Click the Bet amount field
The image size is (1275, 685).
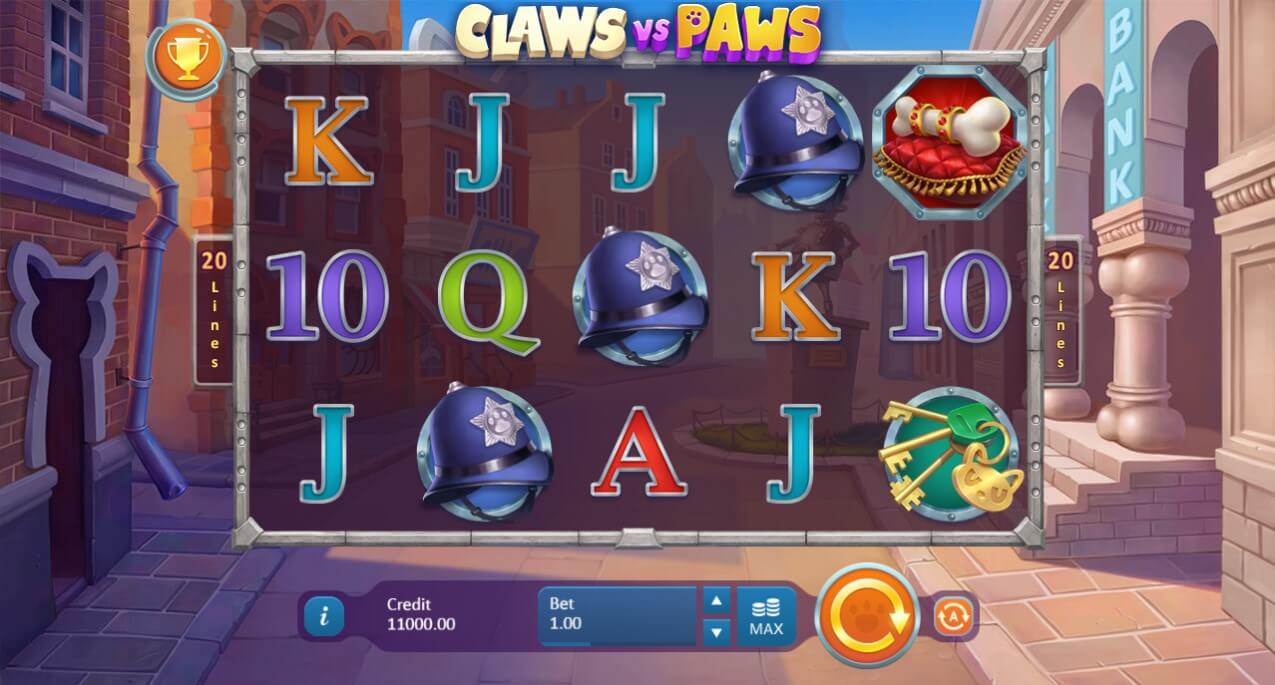pos(617,615)
